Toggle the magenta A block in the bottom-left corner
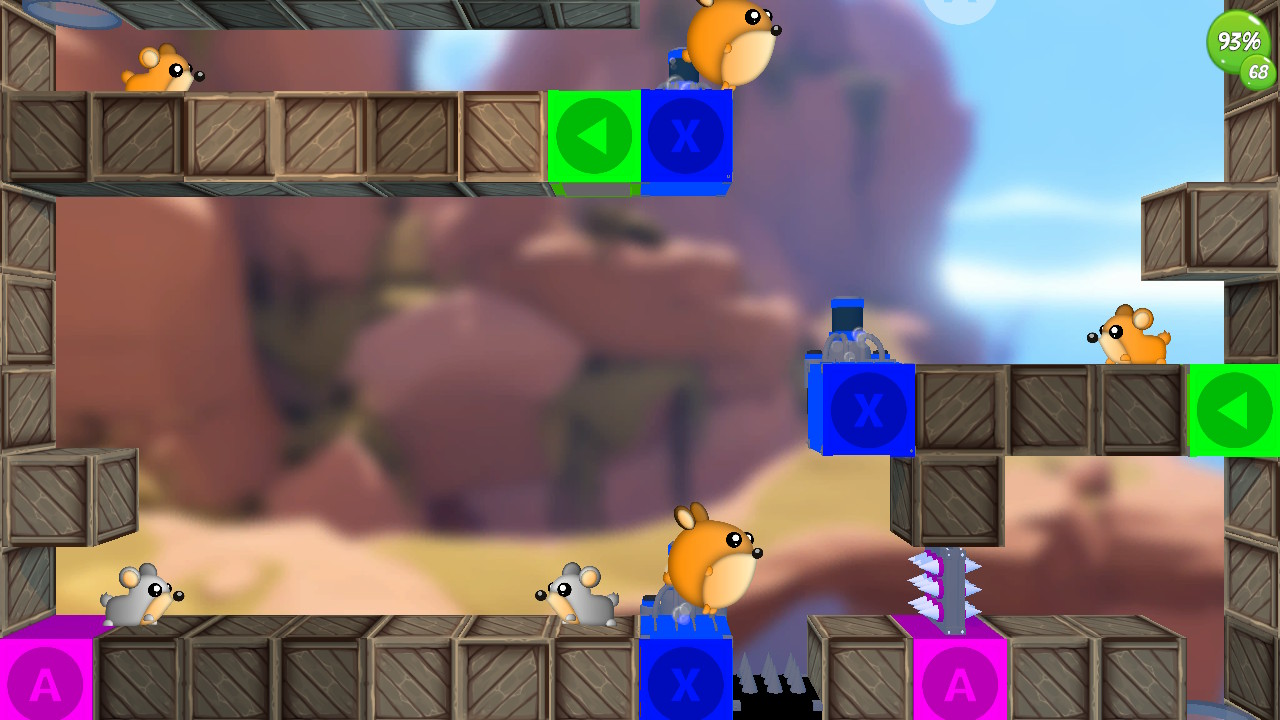This screenshot has width=1280, height=720. (x=45, y=683)
